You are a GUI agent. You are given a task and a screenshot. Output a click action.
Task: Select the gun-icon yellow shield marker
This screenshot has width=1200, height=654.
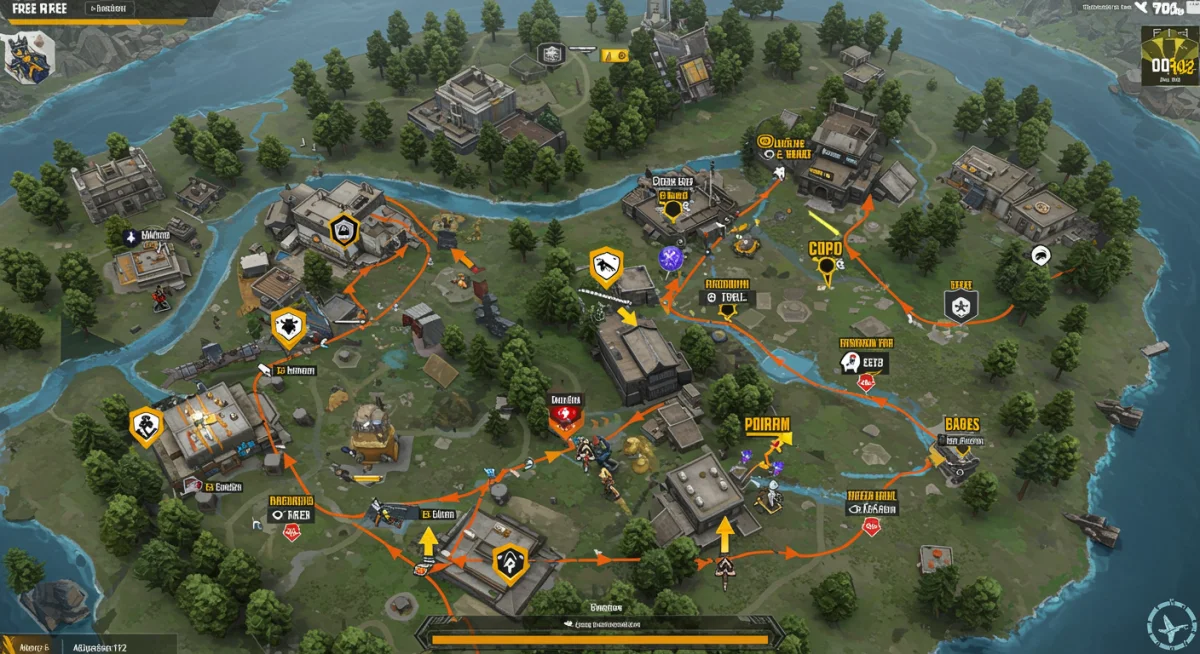click(x=606, y=266)
